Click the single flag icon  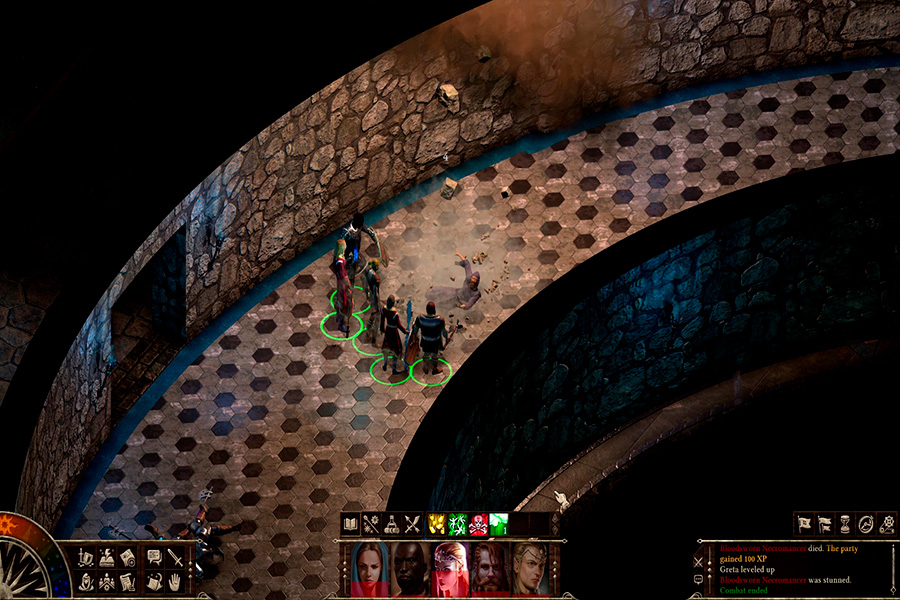point(804,523)
